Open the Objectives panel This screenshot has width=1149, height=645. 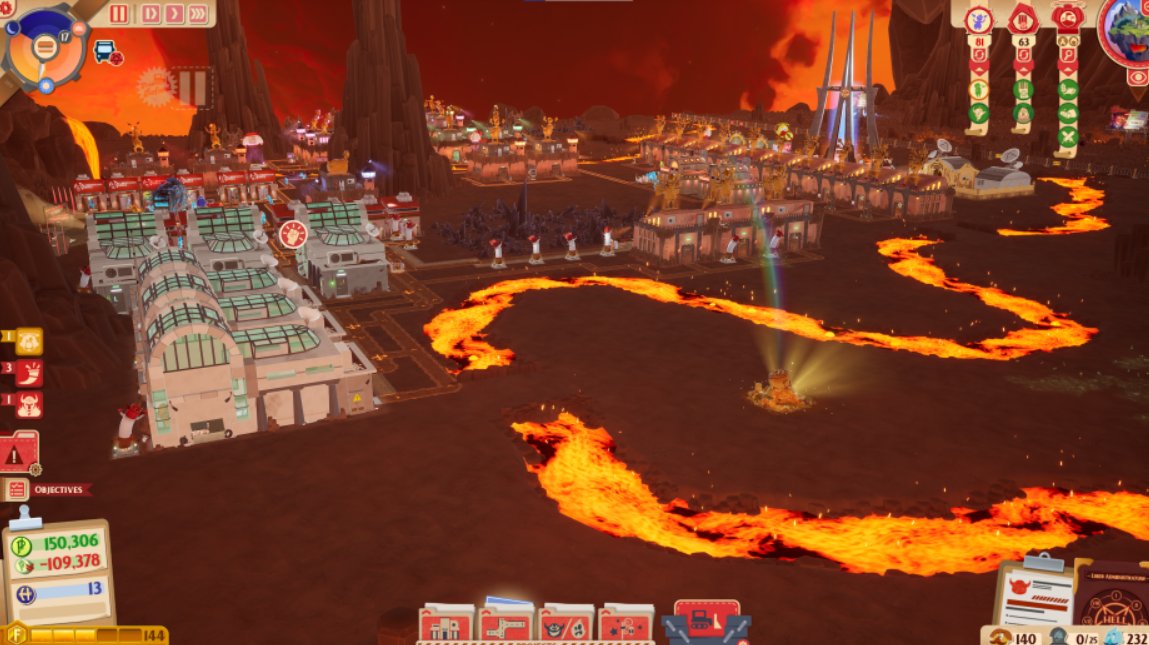pos(48,489)
